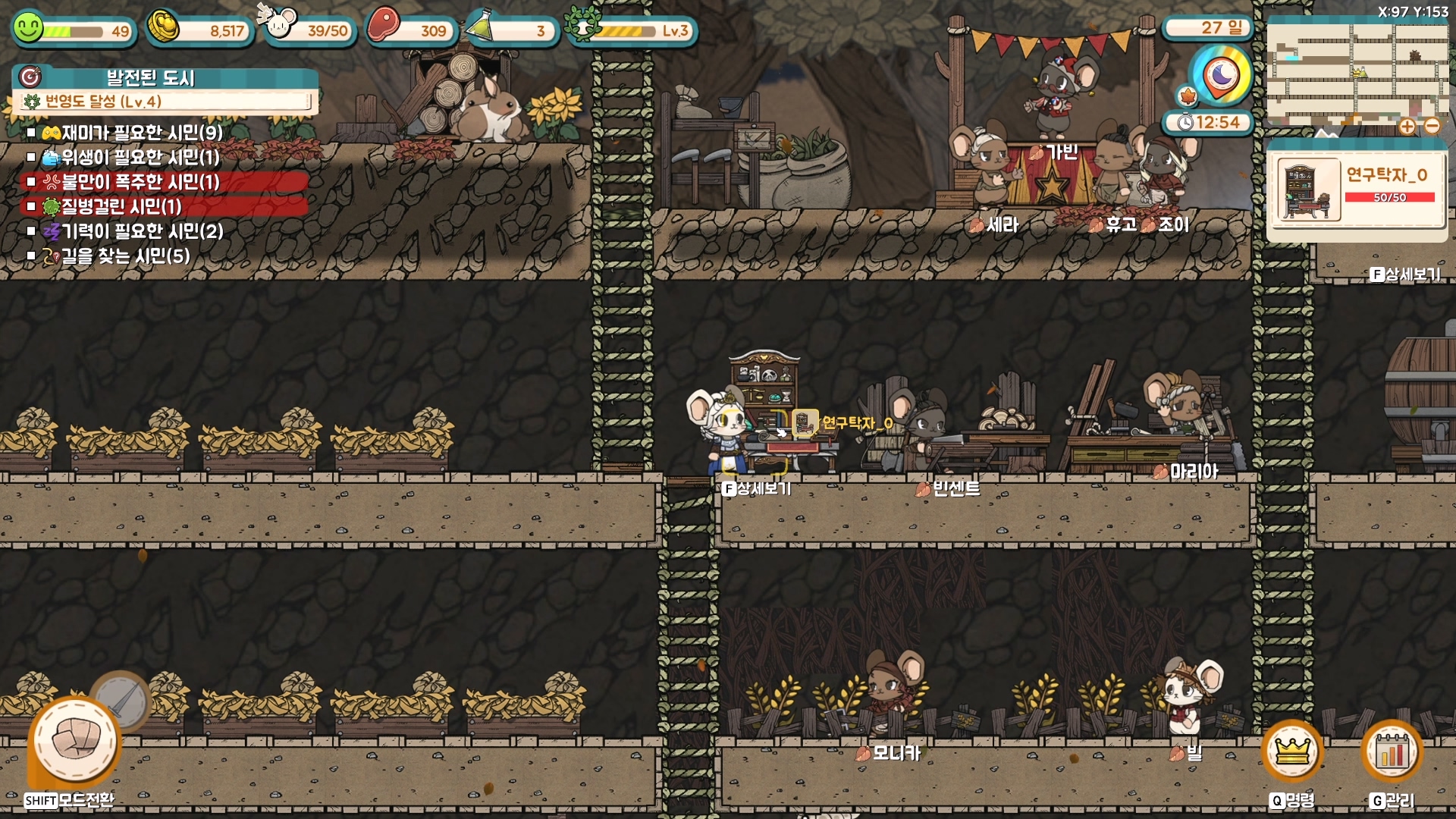Select citizens needing energy entry

133,231
